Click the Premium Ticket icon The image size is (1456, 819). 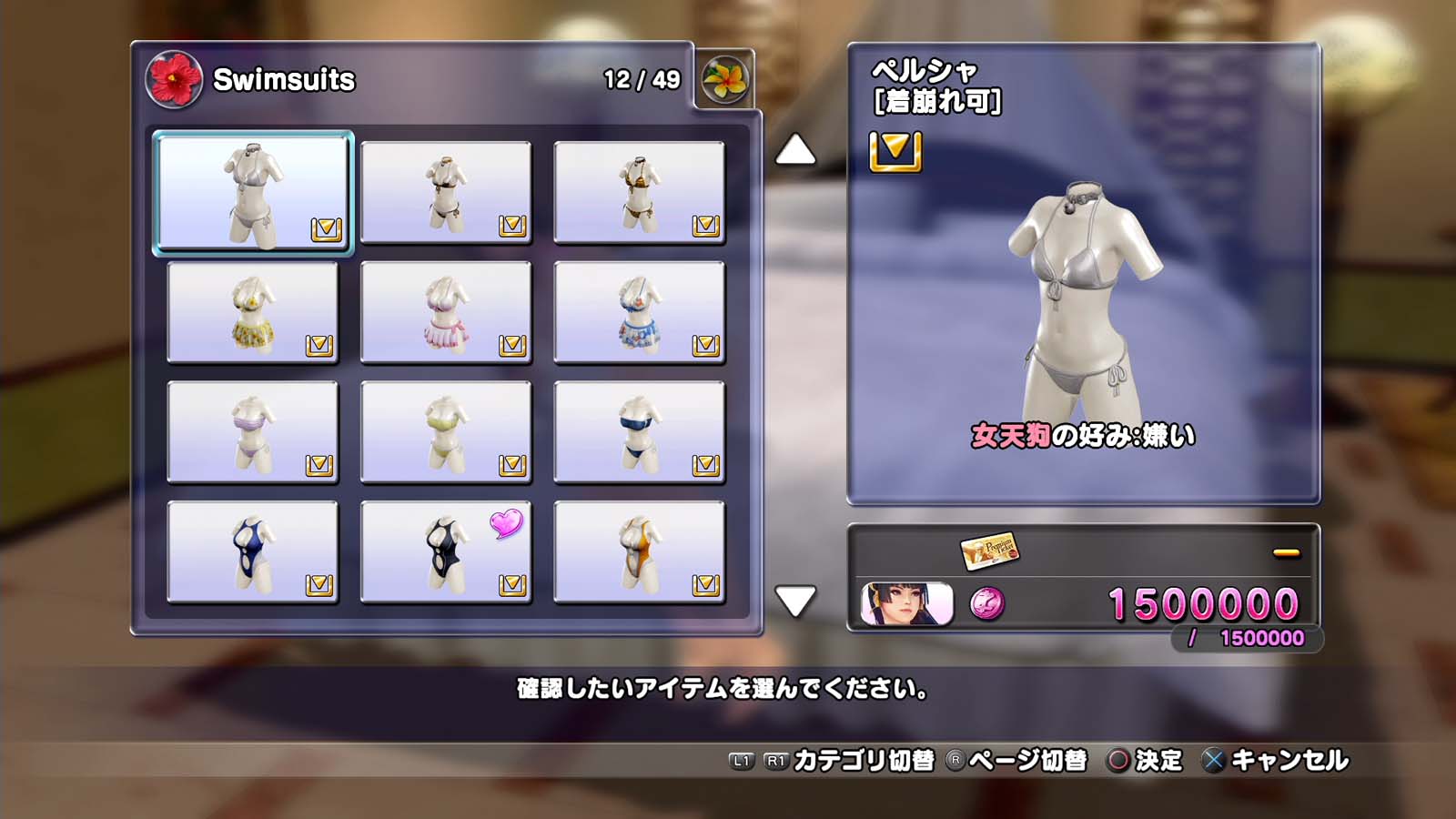click(989, 550)
